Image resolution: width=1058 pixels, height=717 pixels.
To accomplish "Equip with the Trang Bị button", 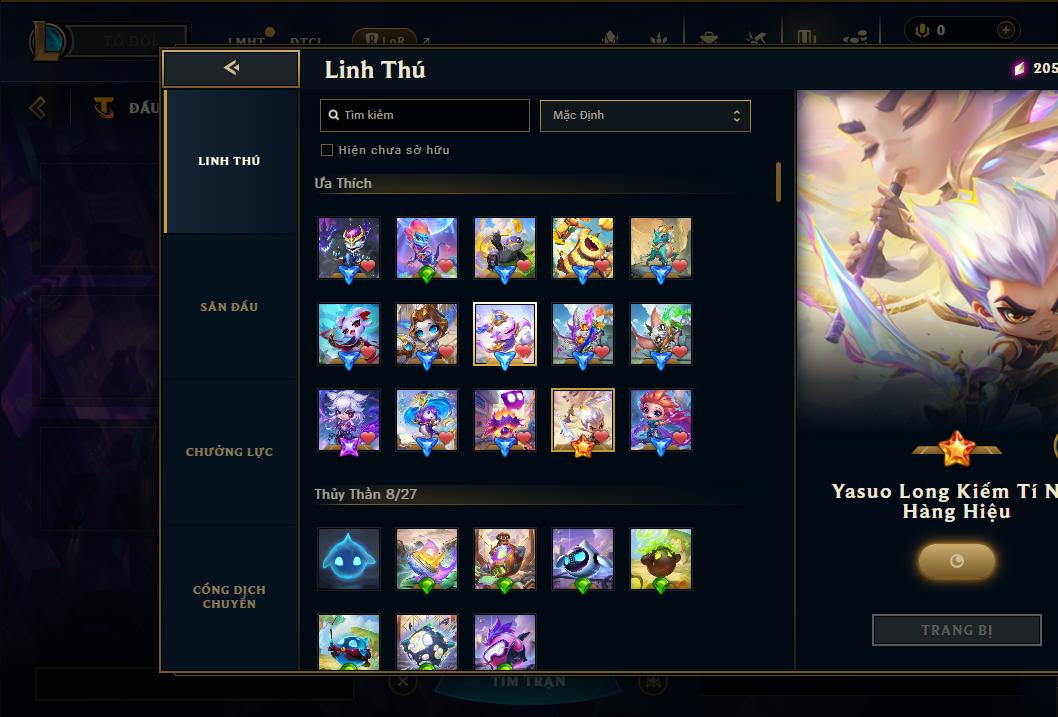I will tap(956, 630).
